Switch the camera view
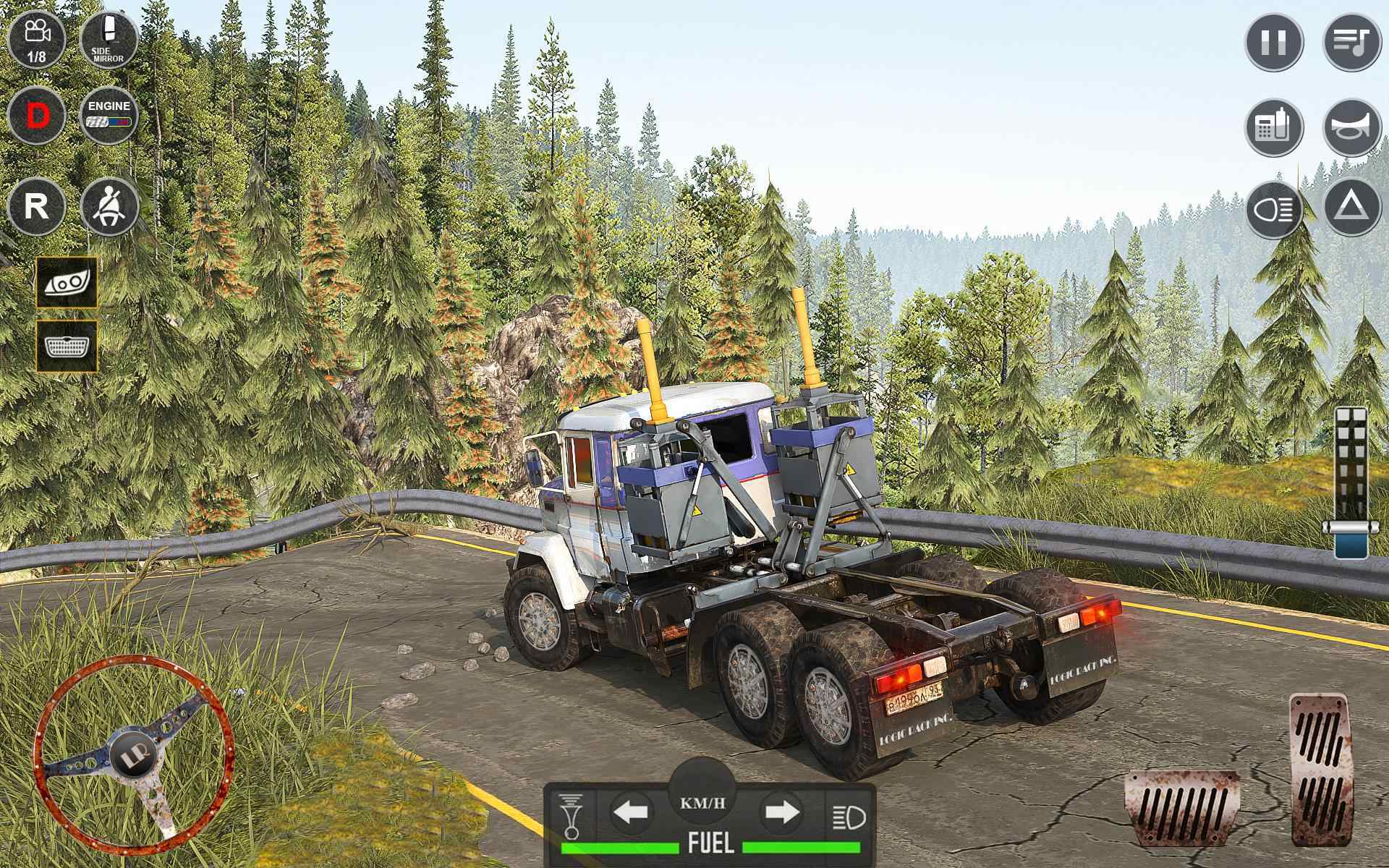This screenshot has height=868, width=1389. pos(36,39)
